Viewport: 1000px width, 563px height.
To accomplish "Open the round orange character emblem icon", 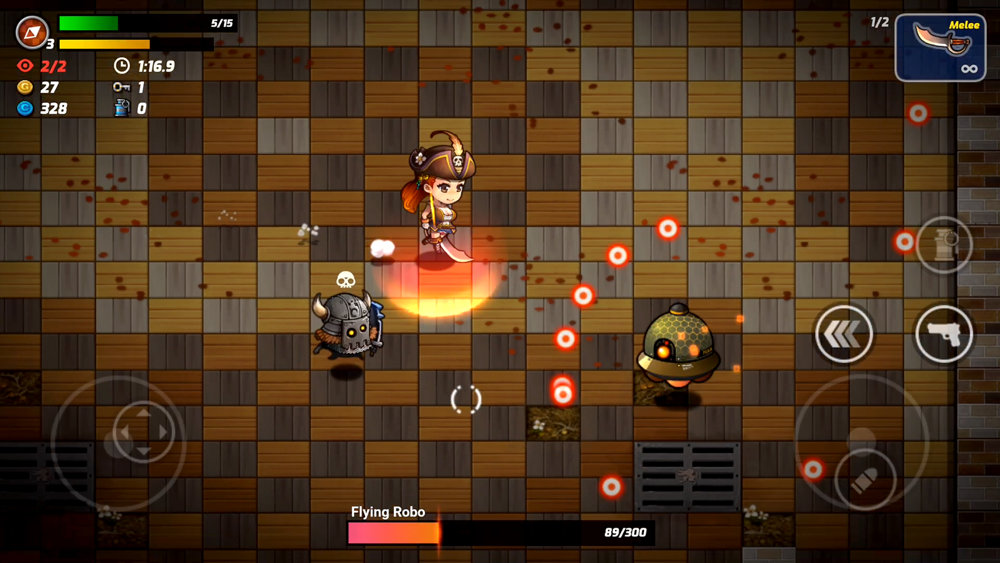I will (32, 32).
